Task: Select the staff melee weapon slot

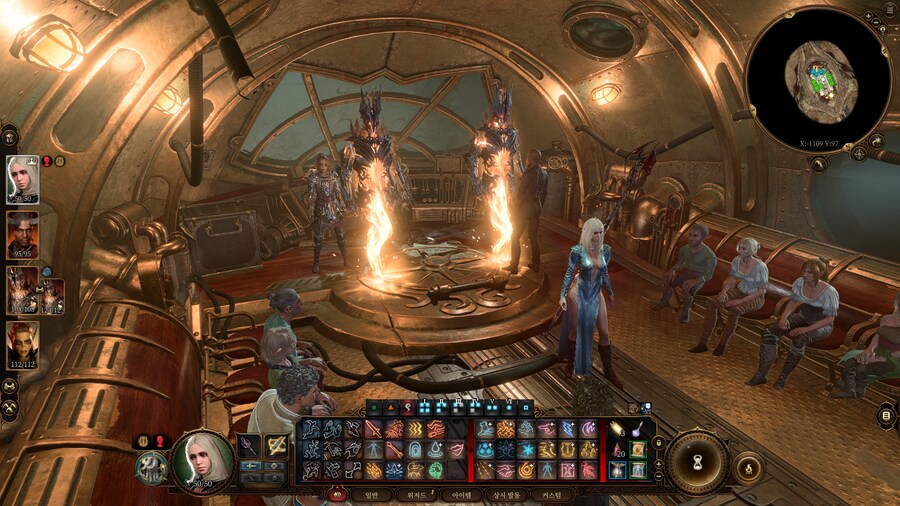Action: click(249, 447)
